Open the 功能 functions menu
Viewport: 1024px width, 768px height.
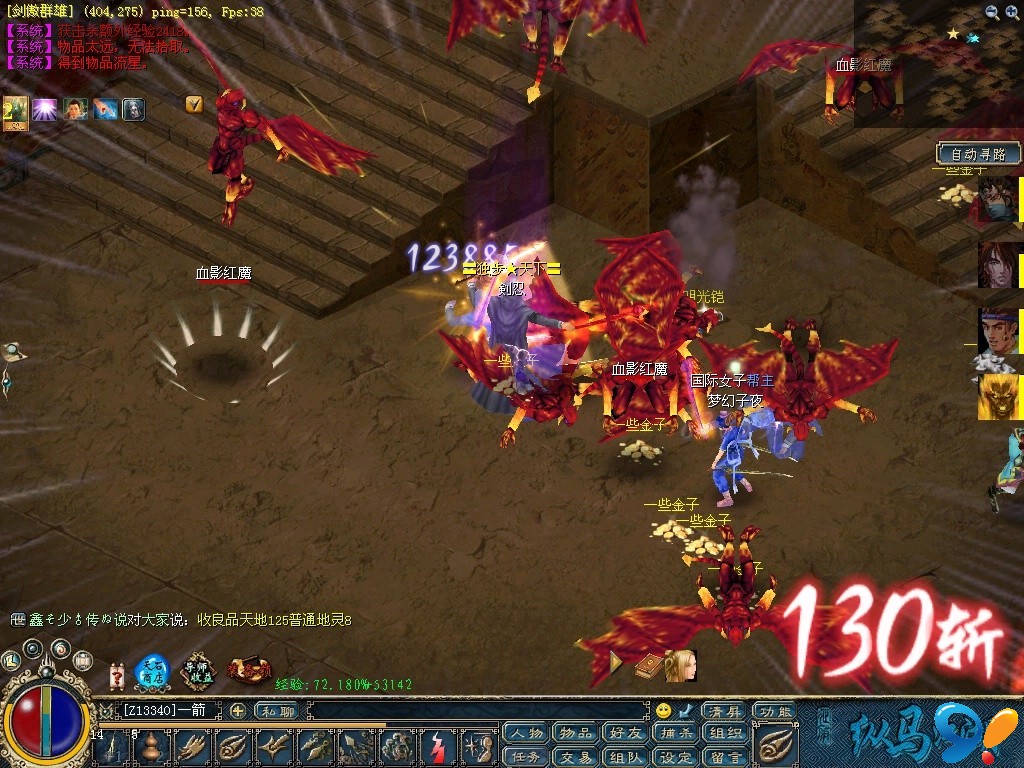click(x=773, y=711)
